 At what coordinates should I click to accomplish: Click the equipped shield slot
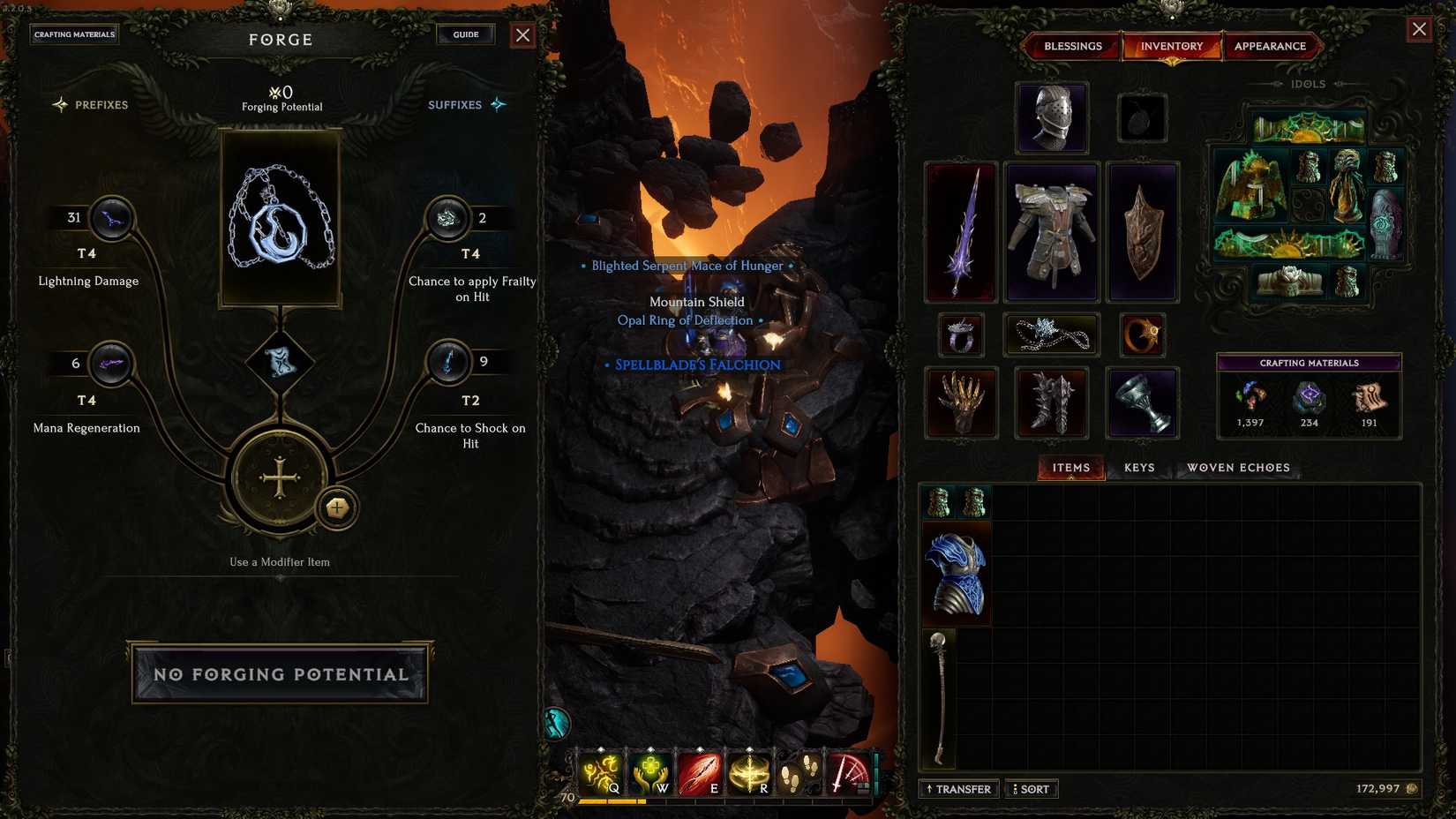pos(1143,231)
